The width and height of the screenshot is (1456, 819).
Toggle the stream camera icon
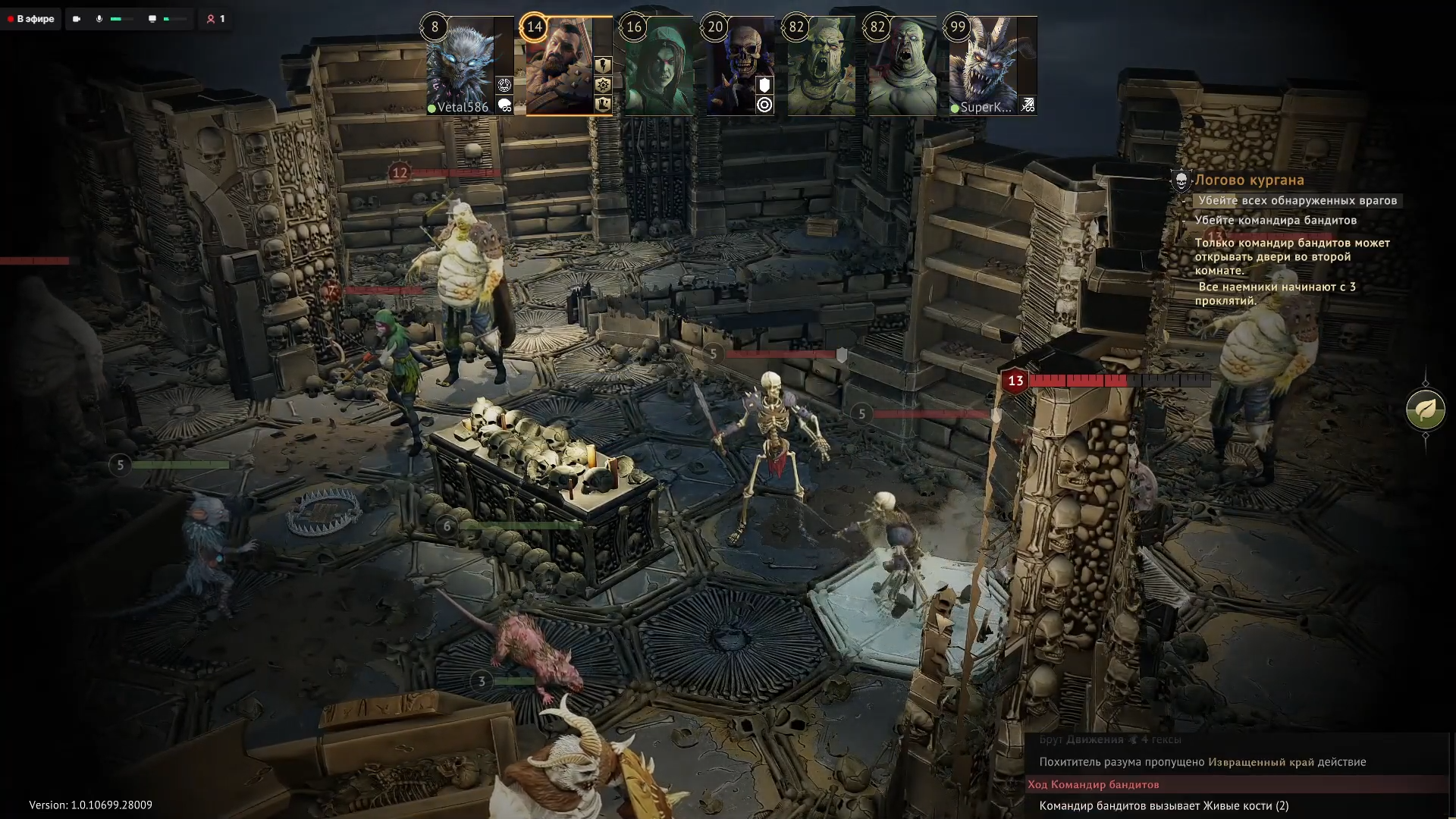click(x=77, y=19)
